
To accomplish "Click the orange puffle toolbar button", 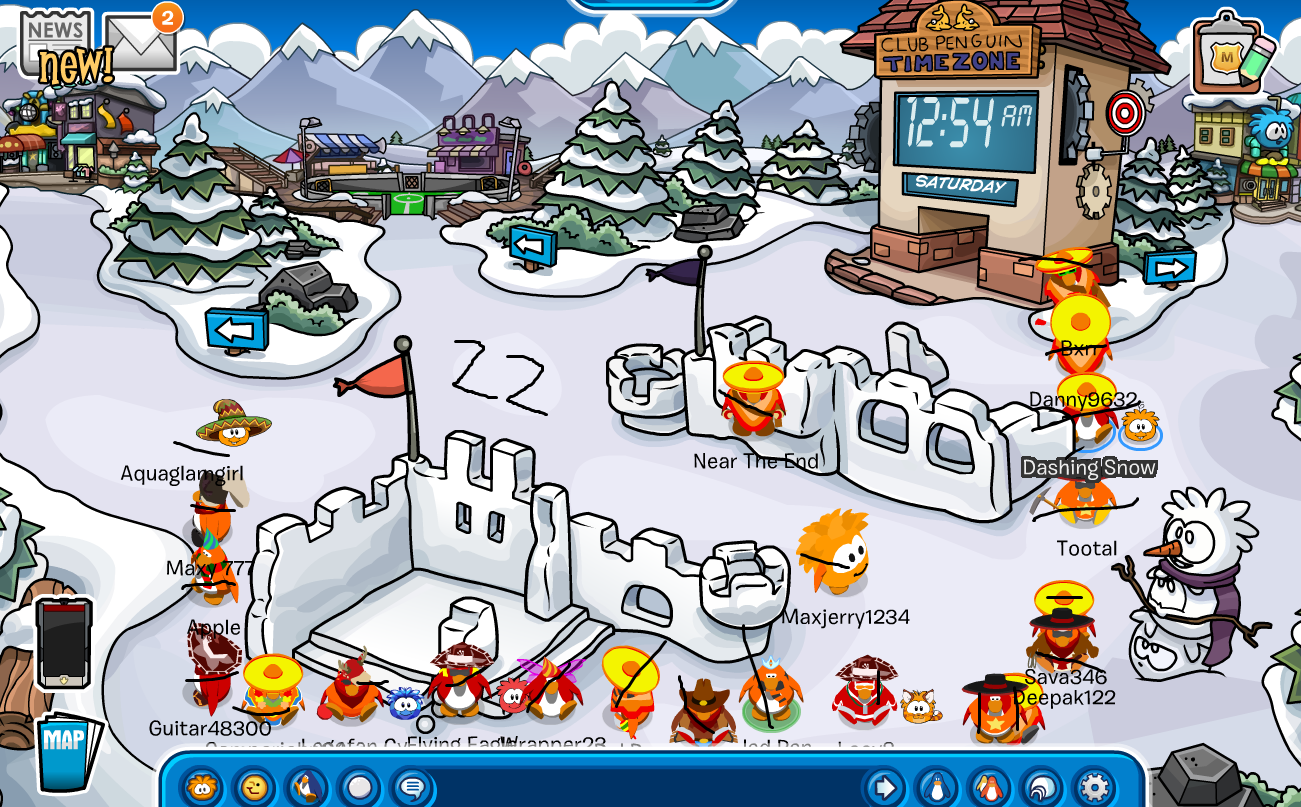I will (x=203, y=787).
